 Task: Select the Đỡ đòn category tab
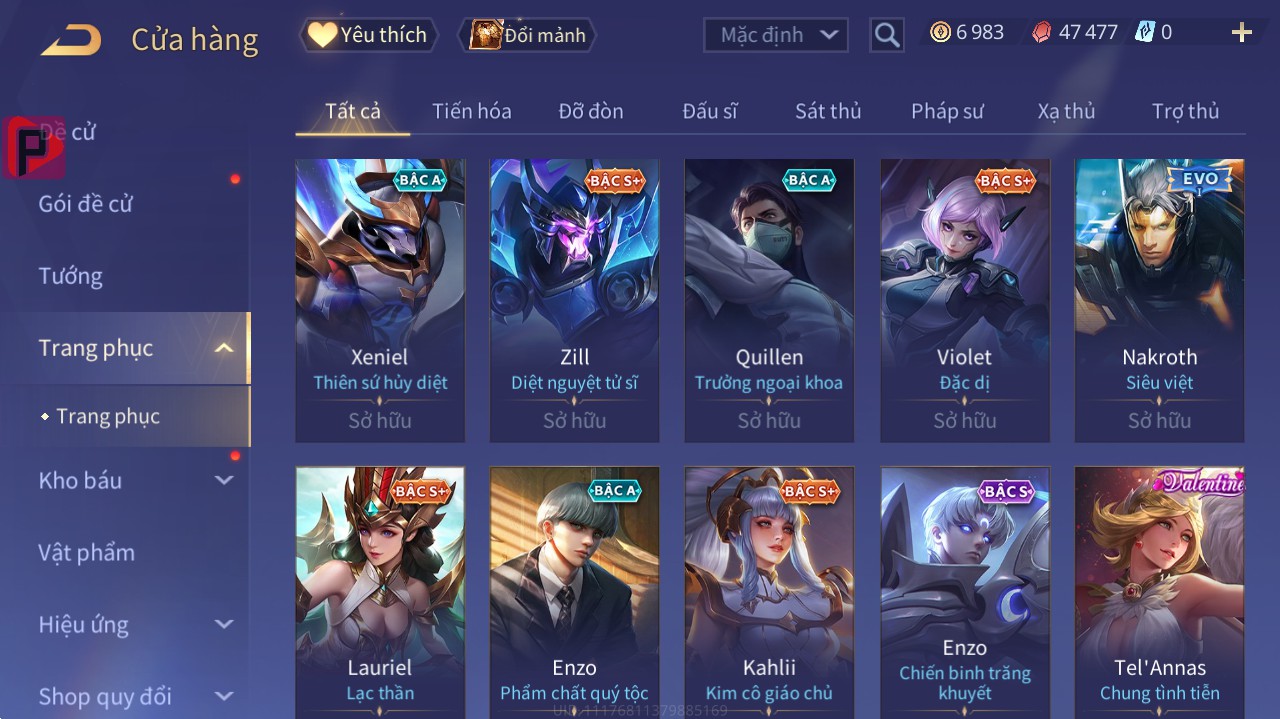[590, 111]
